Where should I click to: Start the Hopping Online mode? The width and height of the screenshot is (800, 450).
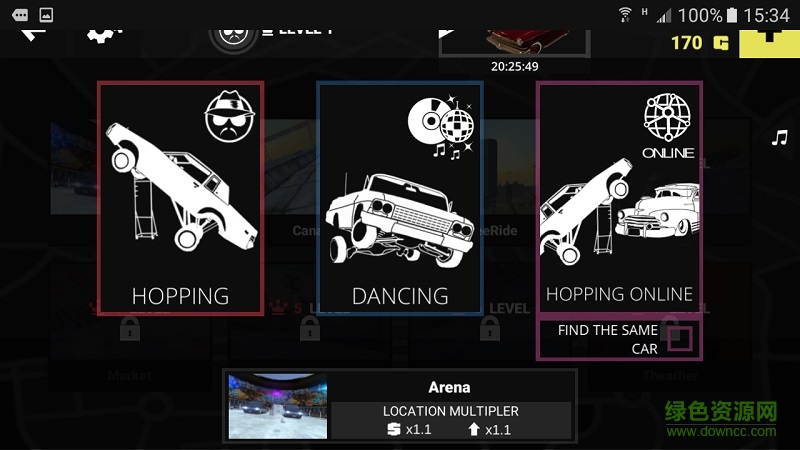pyautogui.click(x=619, y=198)
